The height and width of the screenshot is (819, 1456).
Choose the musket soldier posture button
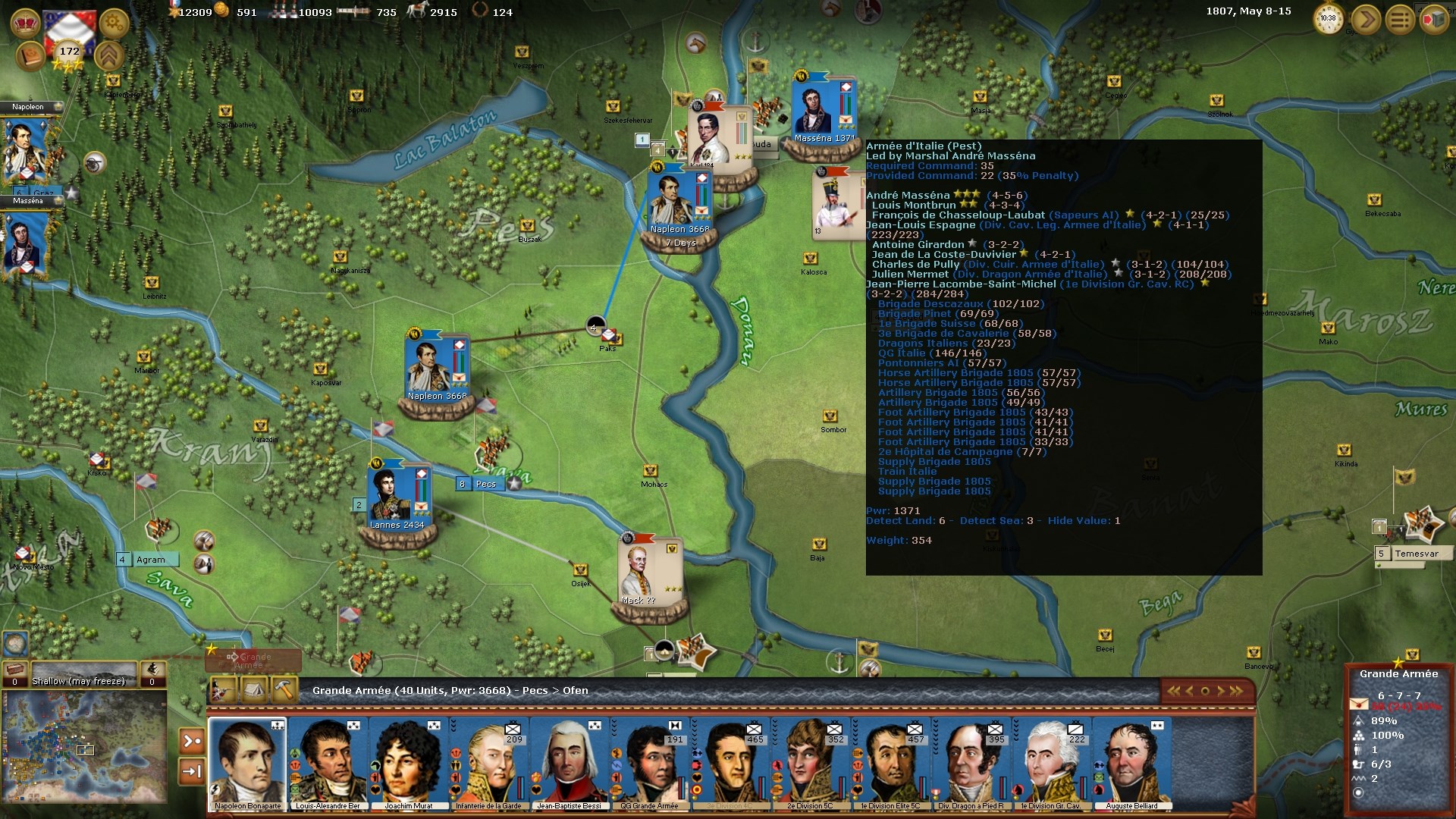224,690
